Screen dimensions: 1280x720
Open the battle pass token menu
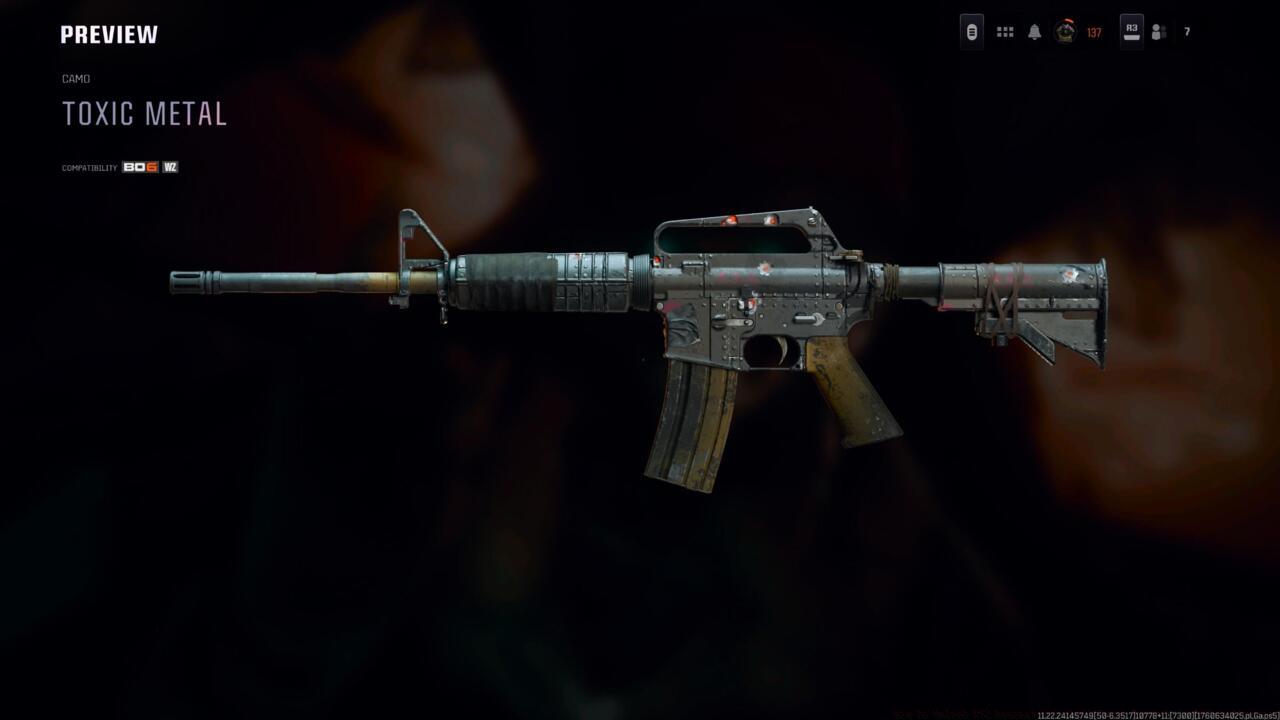point(969,32)
